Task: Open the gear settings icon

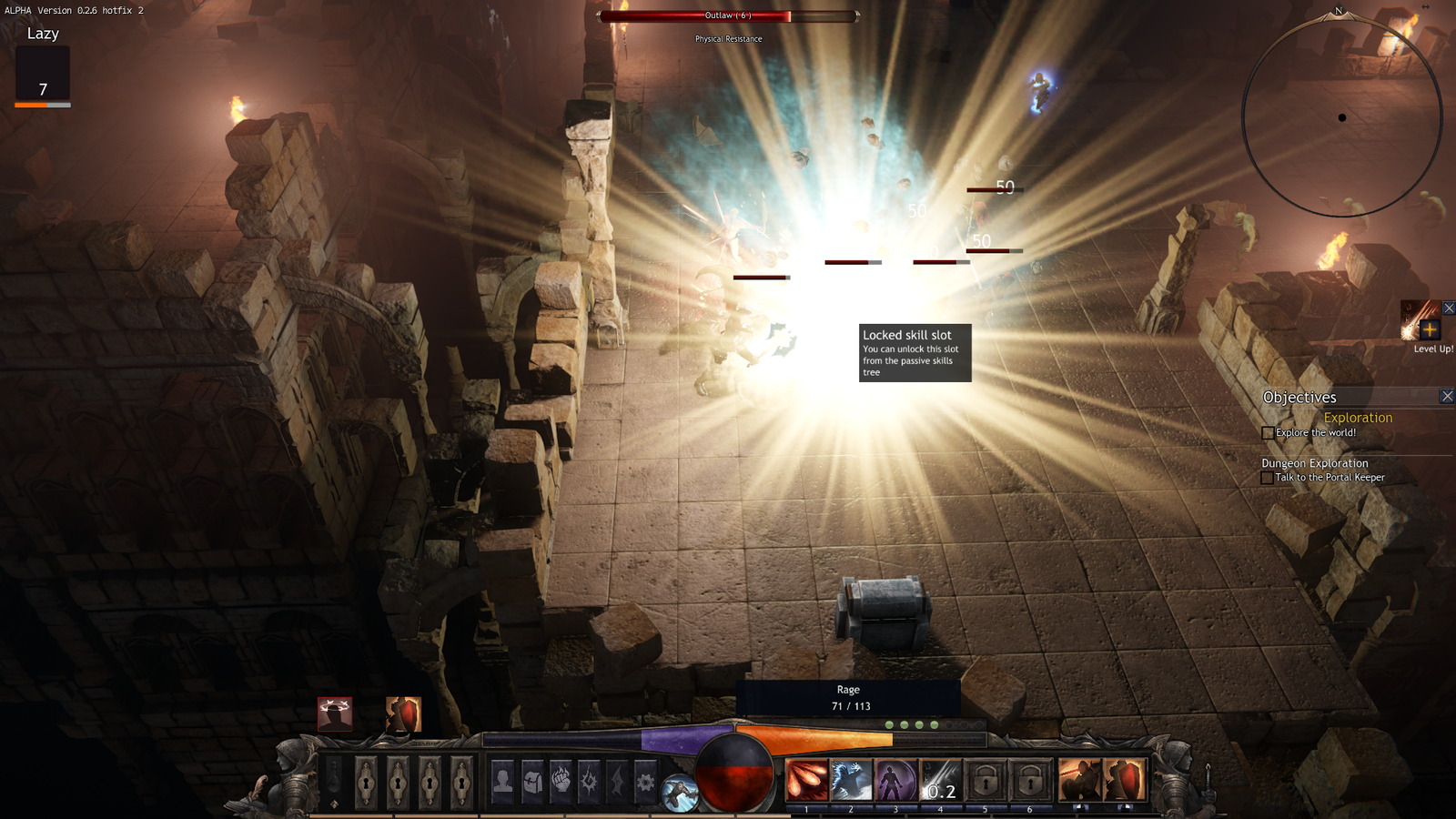Action: pyautogui.click(x=645, y=781)
